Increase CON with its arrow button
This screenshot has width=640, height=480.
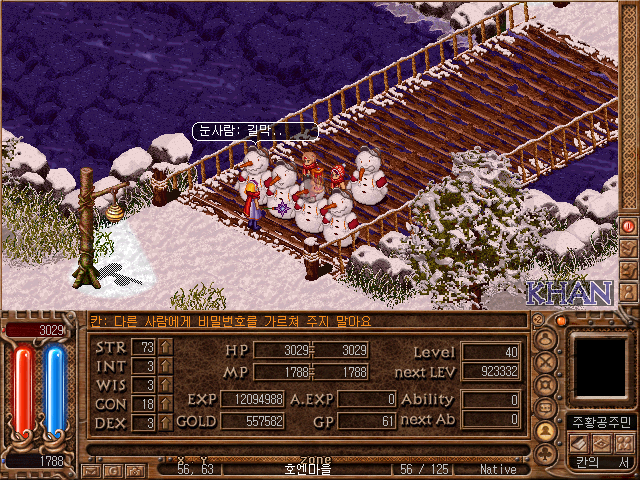[166, 404]
